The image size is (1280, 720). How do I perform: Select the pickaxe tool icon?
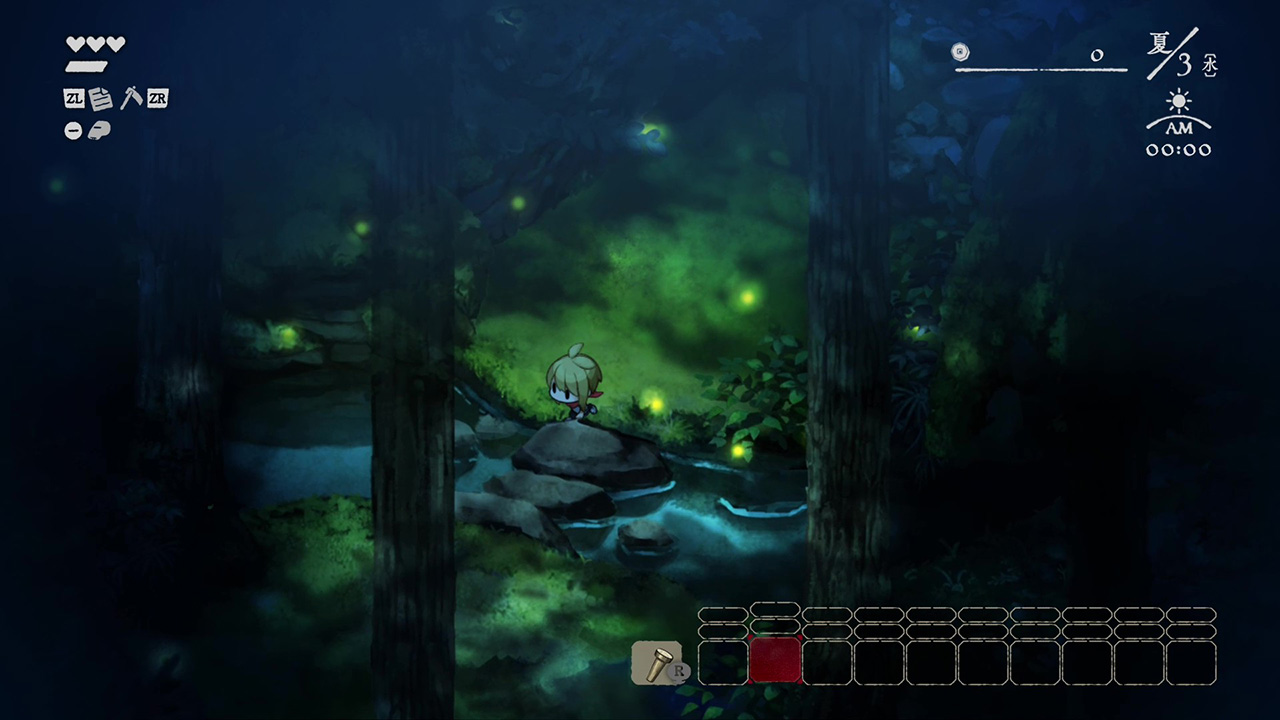[x=130, y=98]
